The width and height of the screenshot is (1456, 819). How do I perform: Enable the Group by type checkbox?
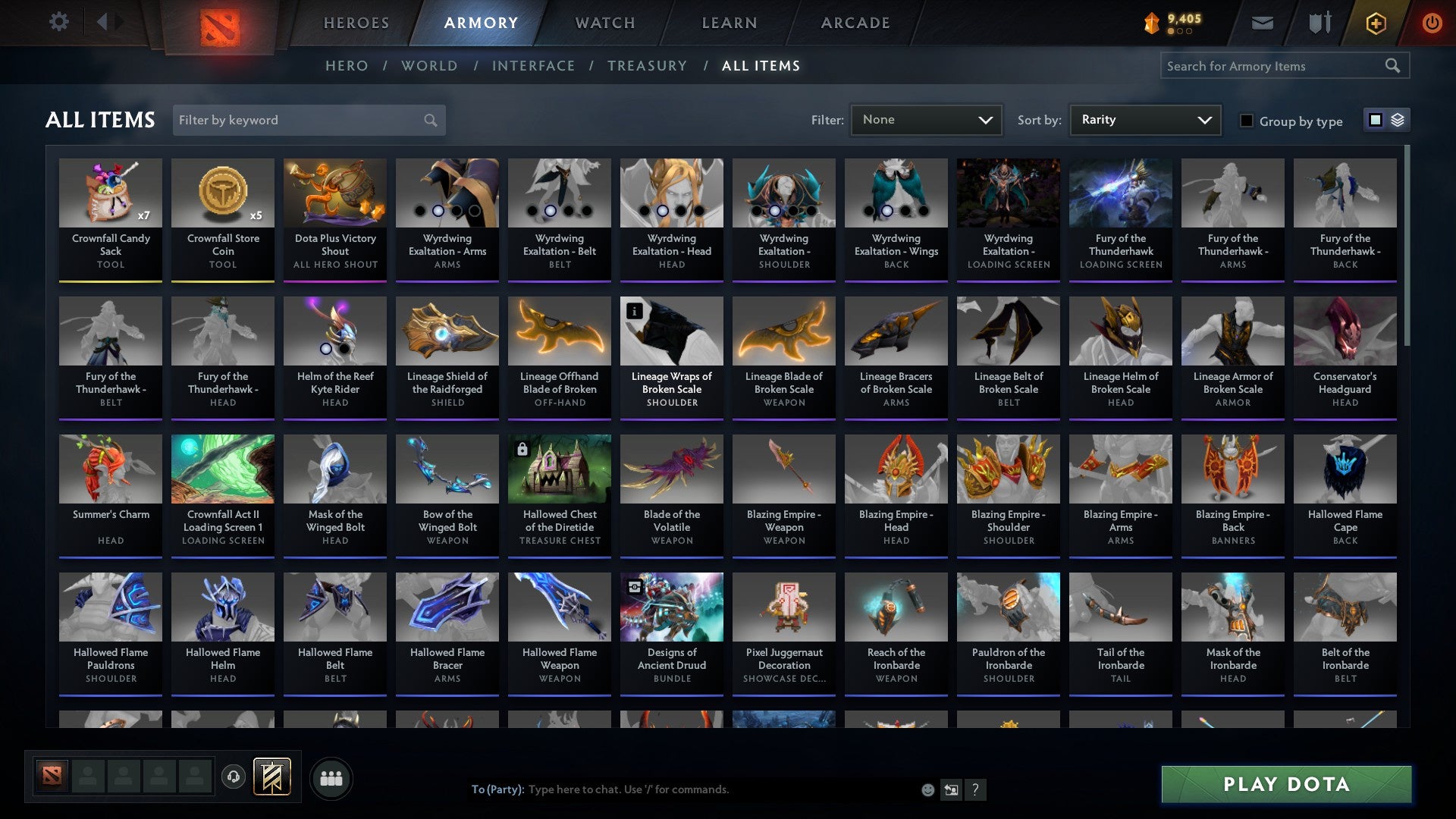1247,121
